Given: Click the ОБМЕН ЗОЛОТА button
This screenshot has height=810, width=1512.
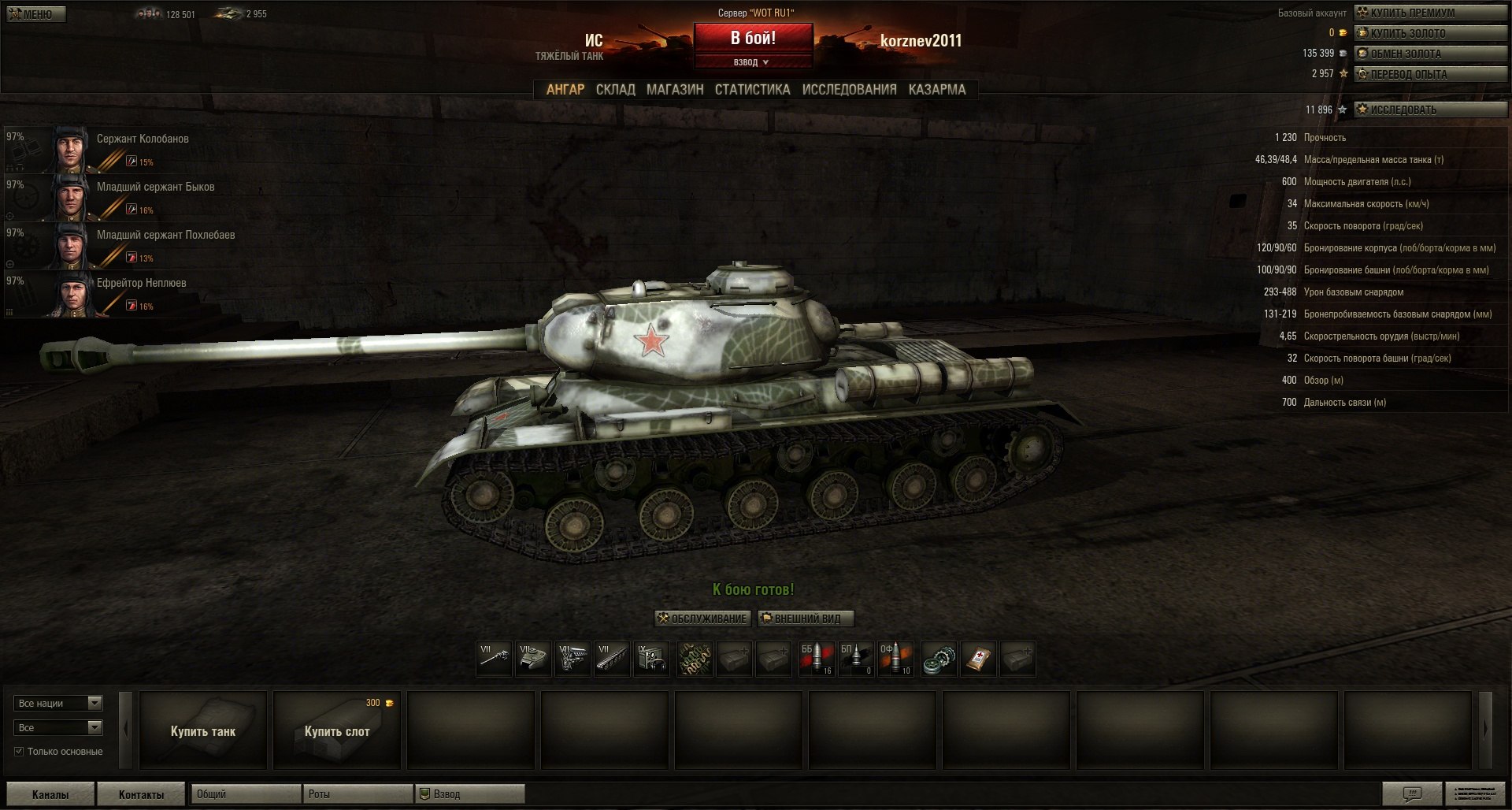Looking at the screenshot, I should click(x=1429, y=54).
